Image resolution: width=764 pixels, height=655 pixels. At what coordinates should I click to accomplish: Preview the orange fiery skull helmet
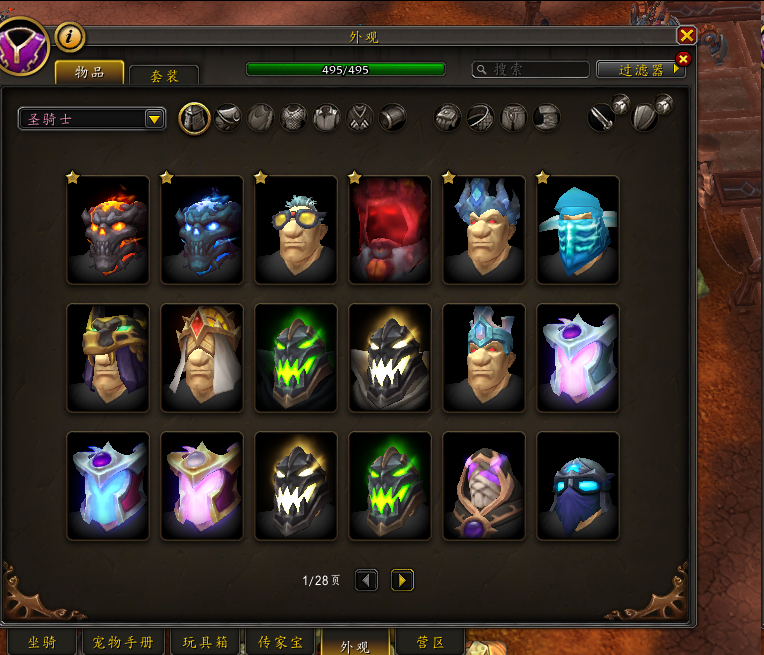108,230
